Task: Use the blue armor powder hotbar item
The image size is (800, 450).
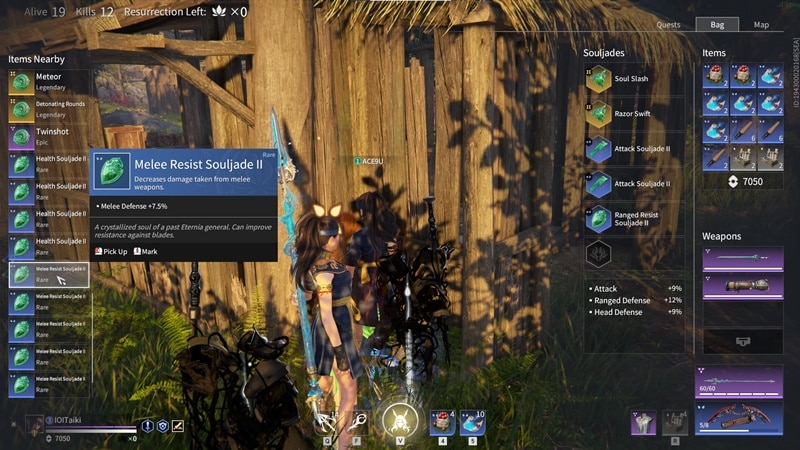Action: pos(471,423)
